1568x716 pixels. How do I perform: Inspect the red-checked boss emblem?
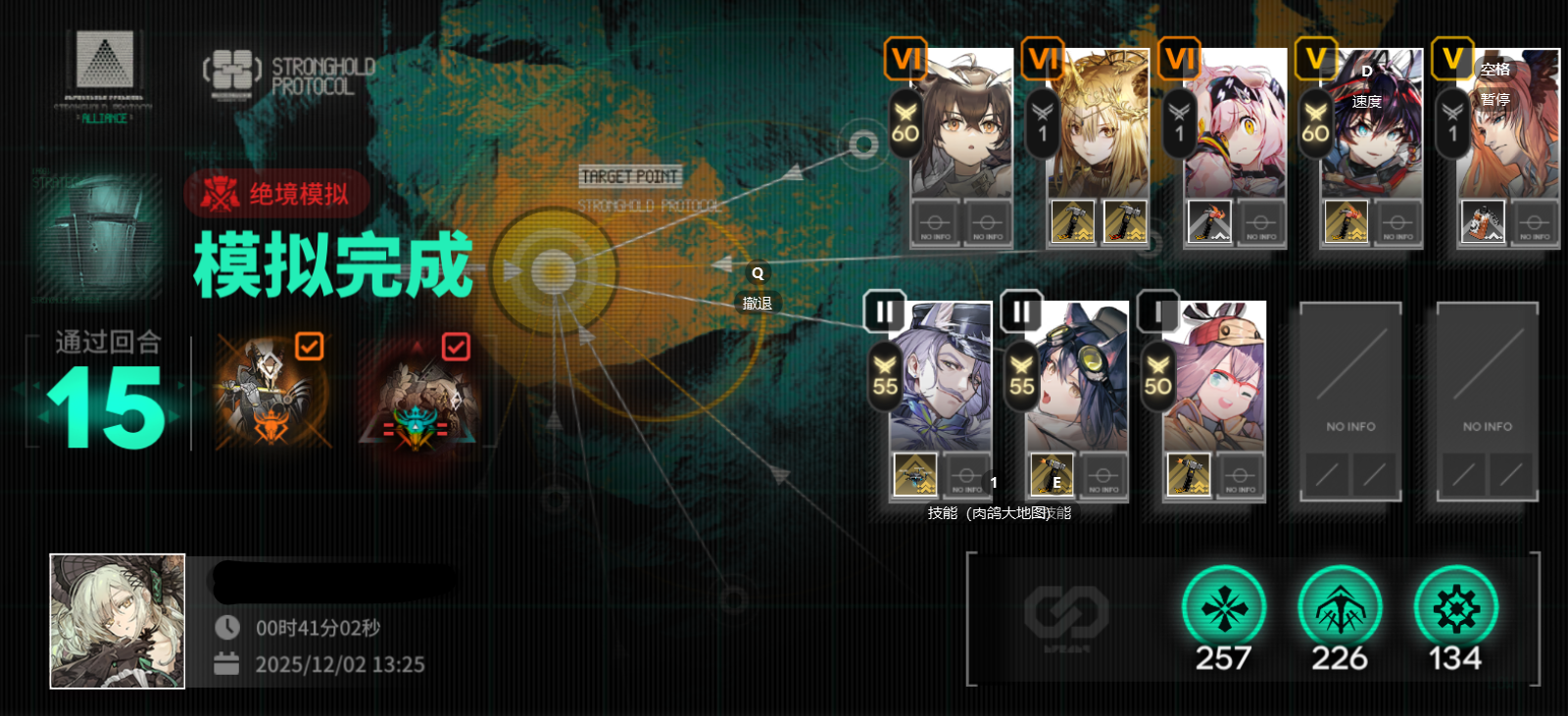(x=421, y=394)
